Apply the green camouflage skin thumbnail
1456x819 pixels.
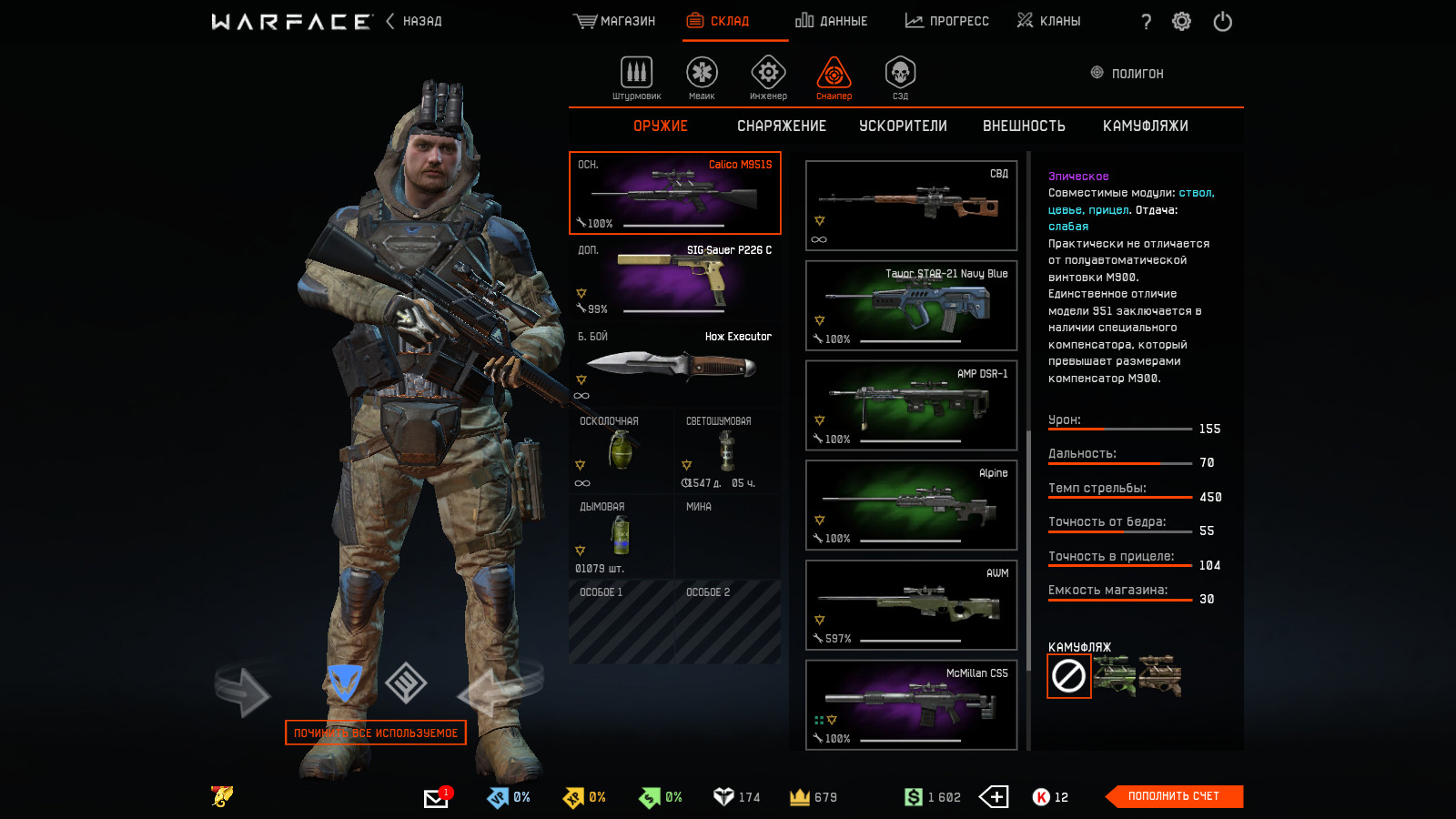[1115, 676]
